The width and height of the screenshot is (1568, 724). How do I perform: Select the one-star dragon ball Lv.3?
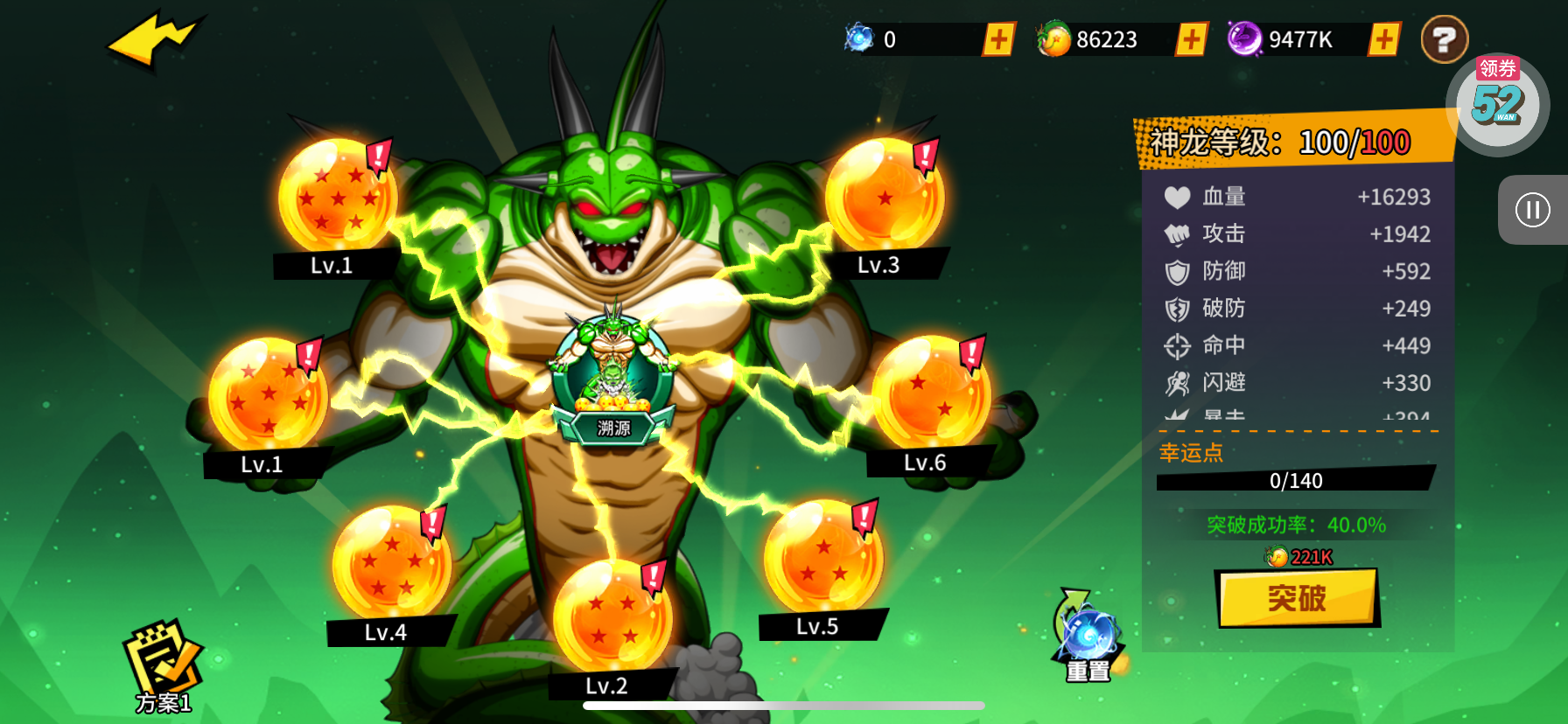tap(884, 197)
